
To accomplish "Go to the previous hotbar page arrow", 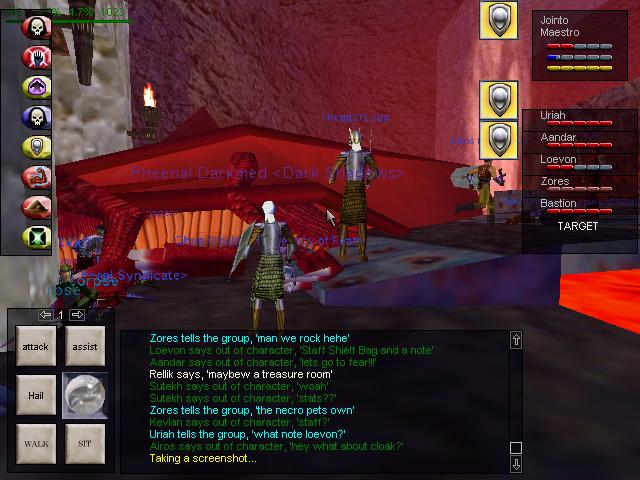I will [x=46, y=315].
